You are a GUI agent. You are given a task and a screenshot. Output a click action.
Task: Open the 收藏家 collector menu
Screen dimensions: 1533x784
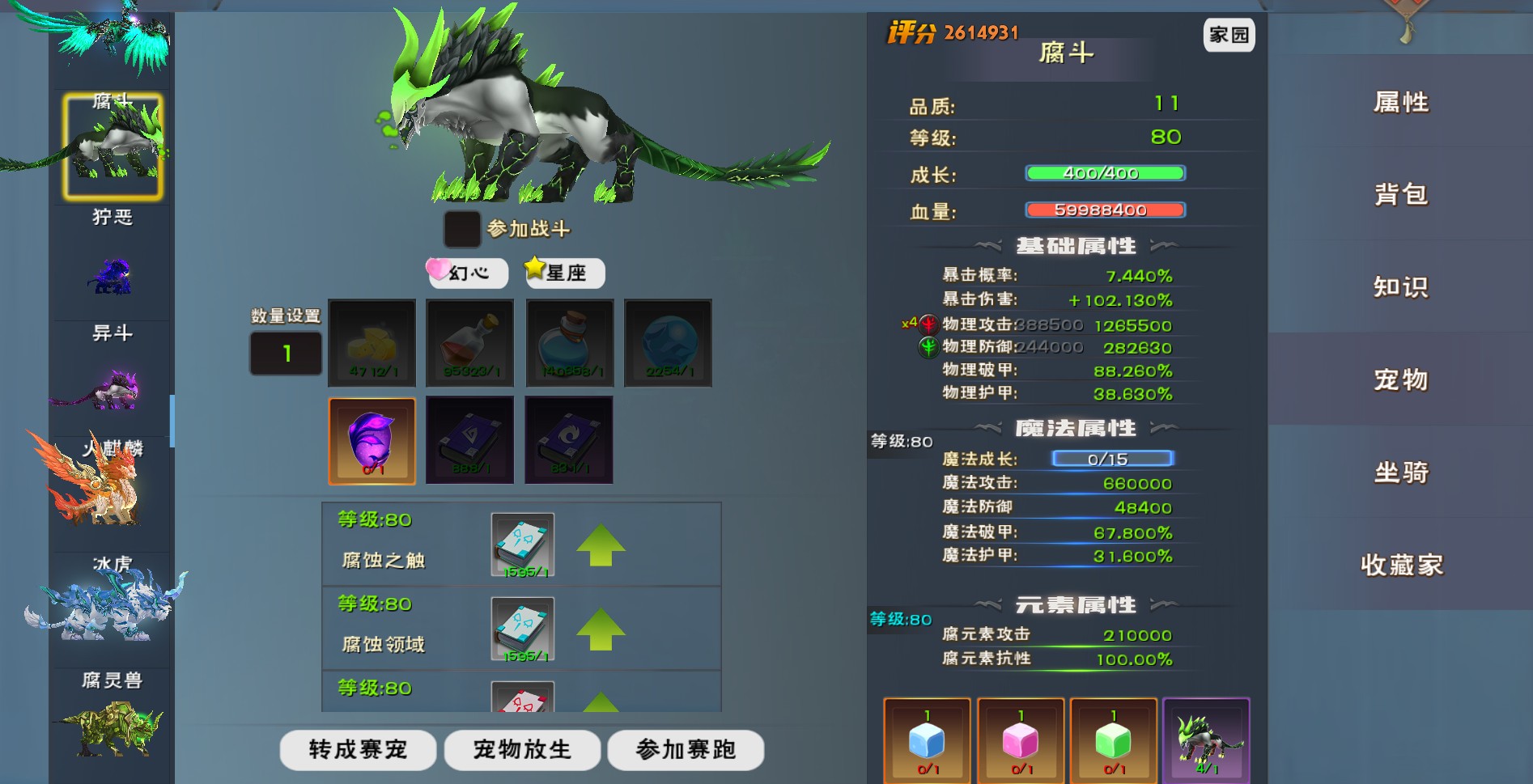coord(1401,565)
